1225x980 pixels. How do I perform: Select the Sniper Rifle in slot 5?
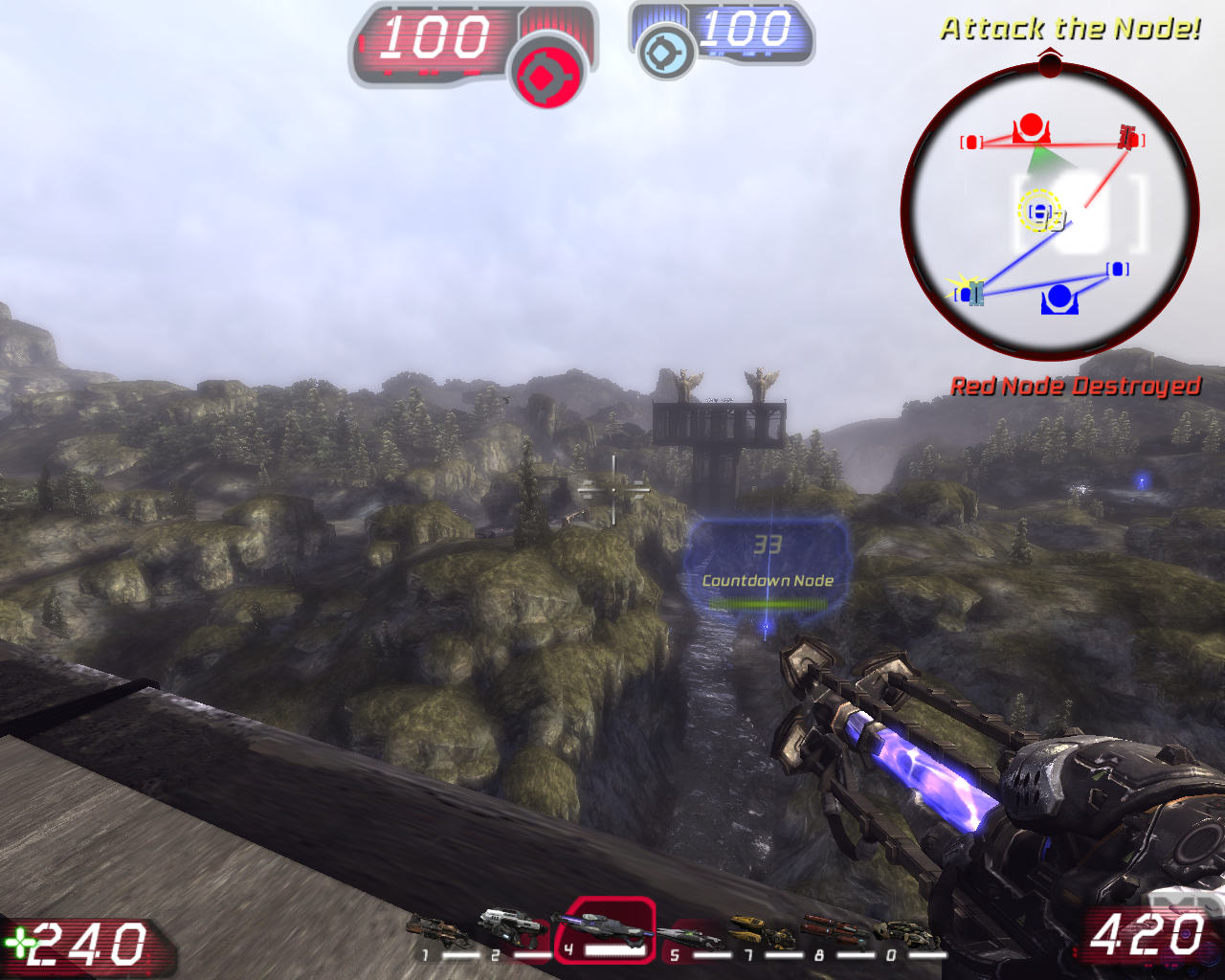(x=691, y=936)
